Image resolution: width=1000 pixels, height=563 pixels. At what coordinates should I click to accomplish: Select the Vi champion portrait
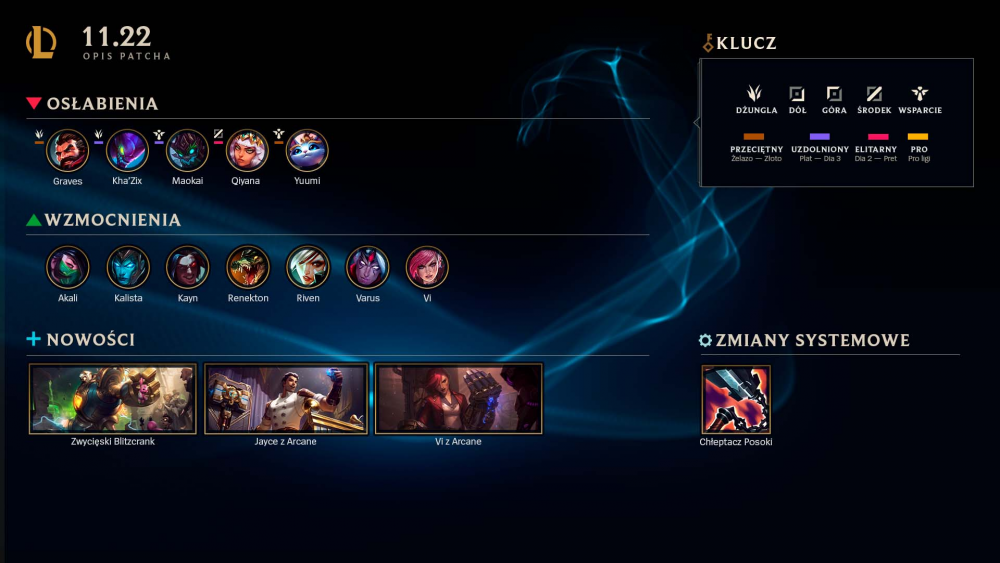tap(427, 267)
